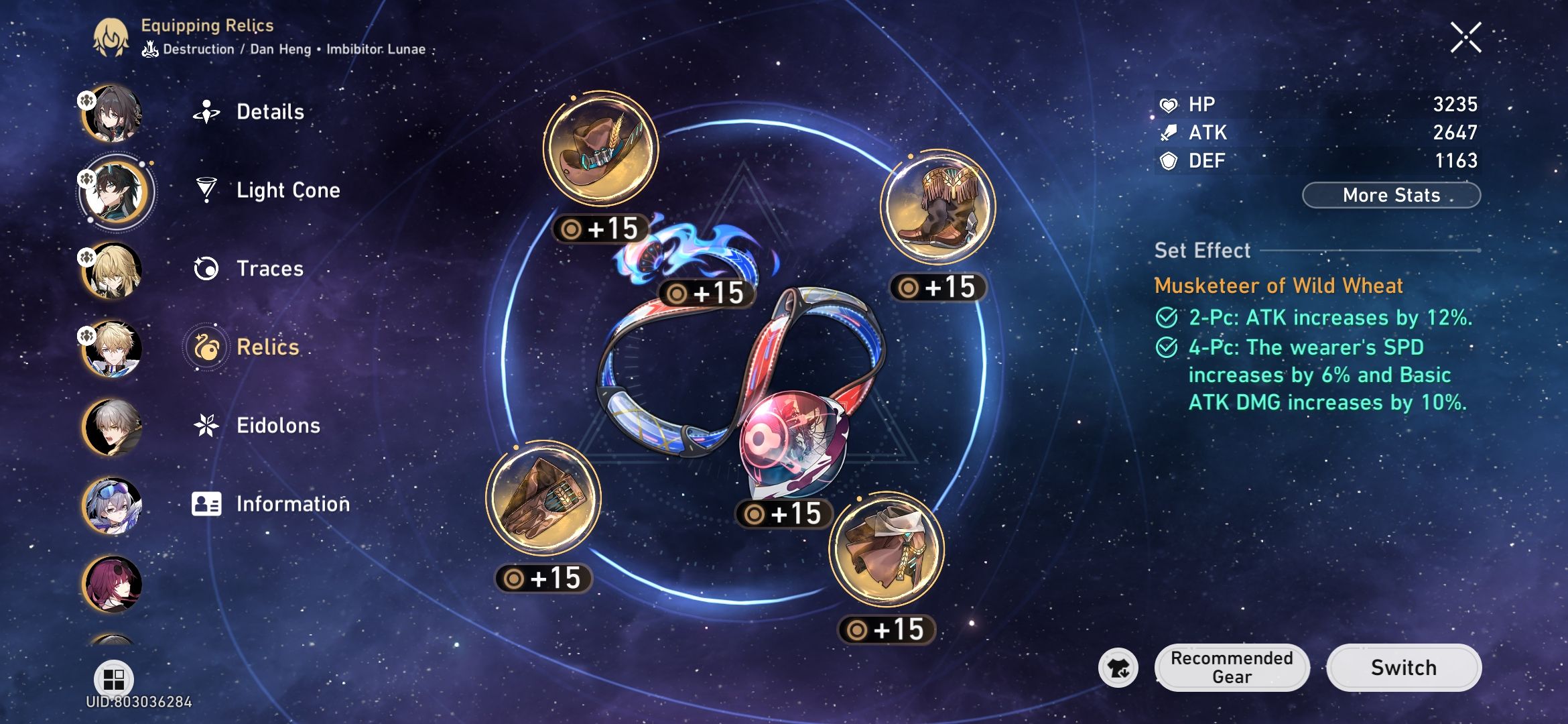Select Dan Heng's highlighted portrait in sidebar
Image resolution: width=1568 pixels, height=724 pixels.
pos(116,192)
